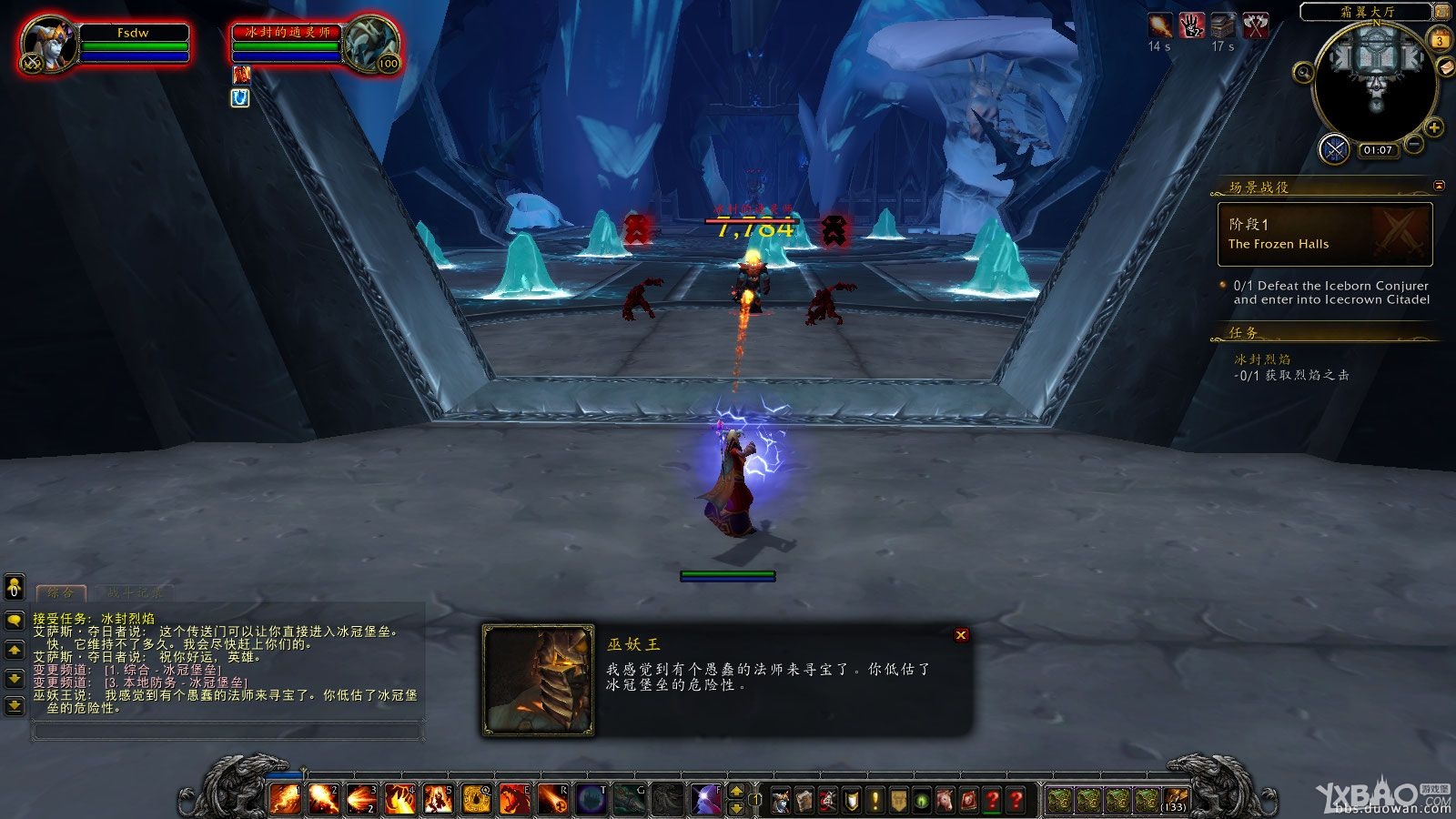Zoom in the minimap with the plus button

coord(1433,127)
